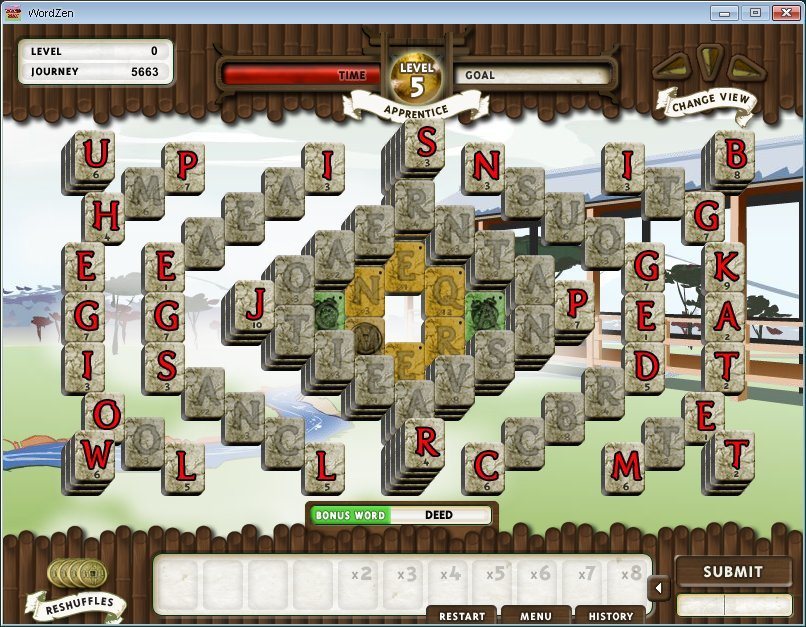Select the red R tile

(426, 440)
